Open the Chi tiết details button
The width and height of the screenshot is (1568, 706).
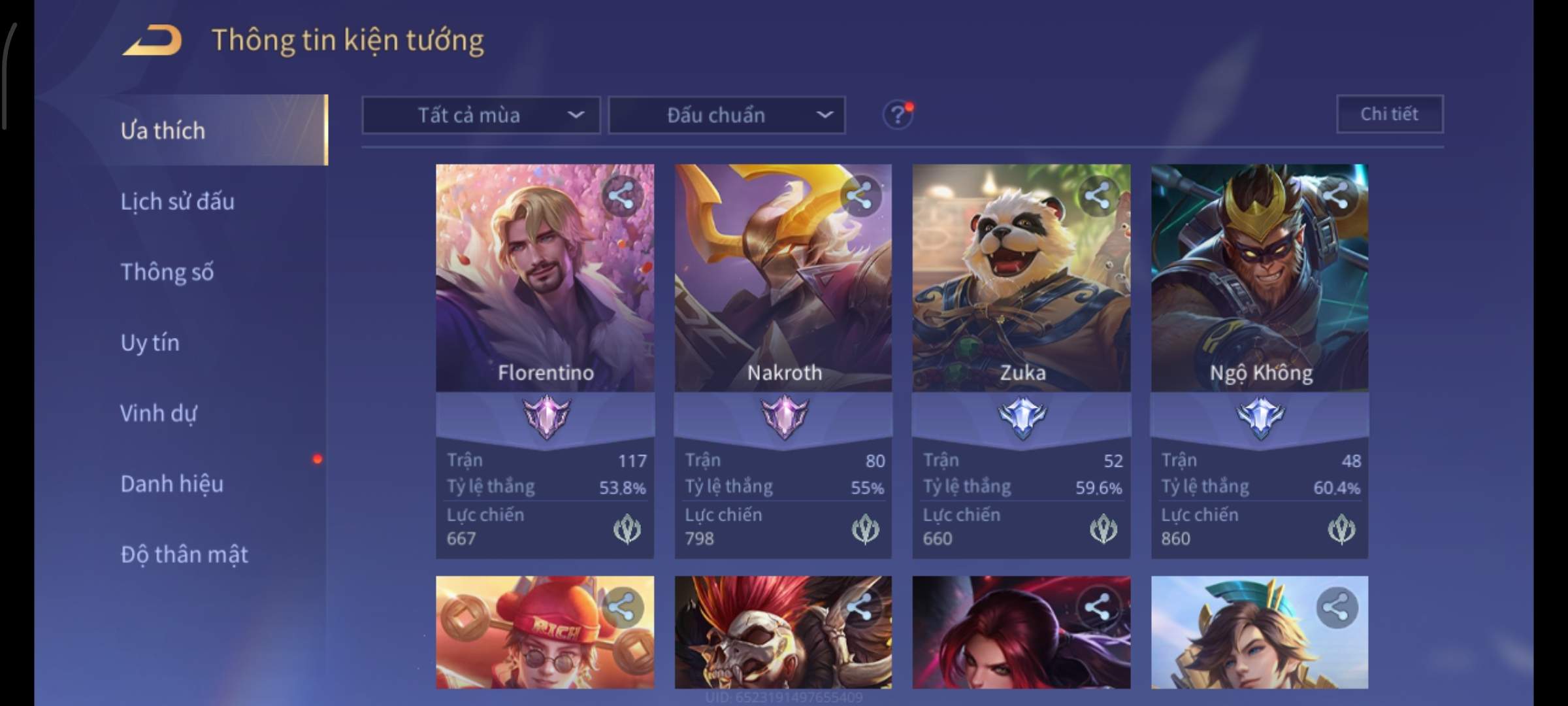pyautogui.click(x=1390, y=114)
